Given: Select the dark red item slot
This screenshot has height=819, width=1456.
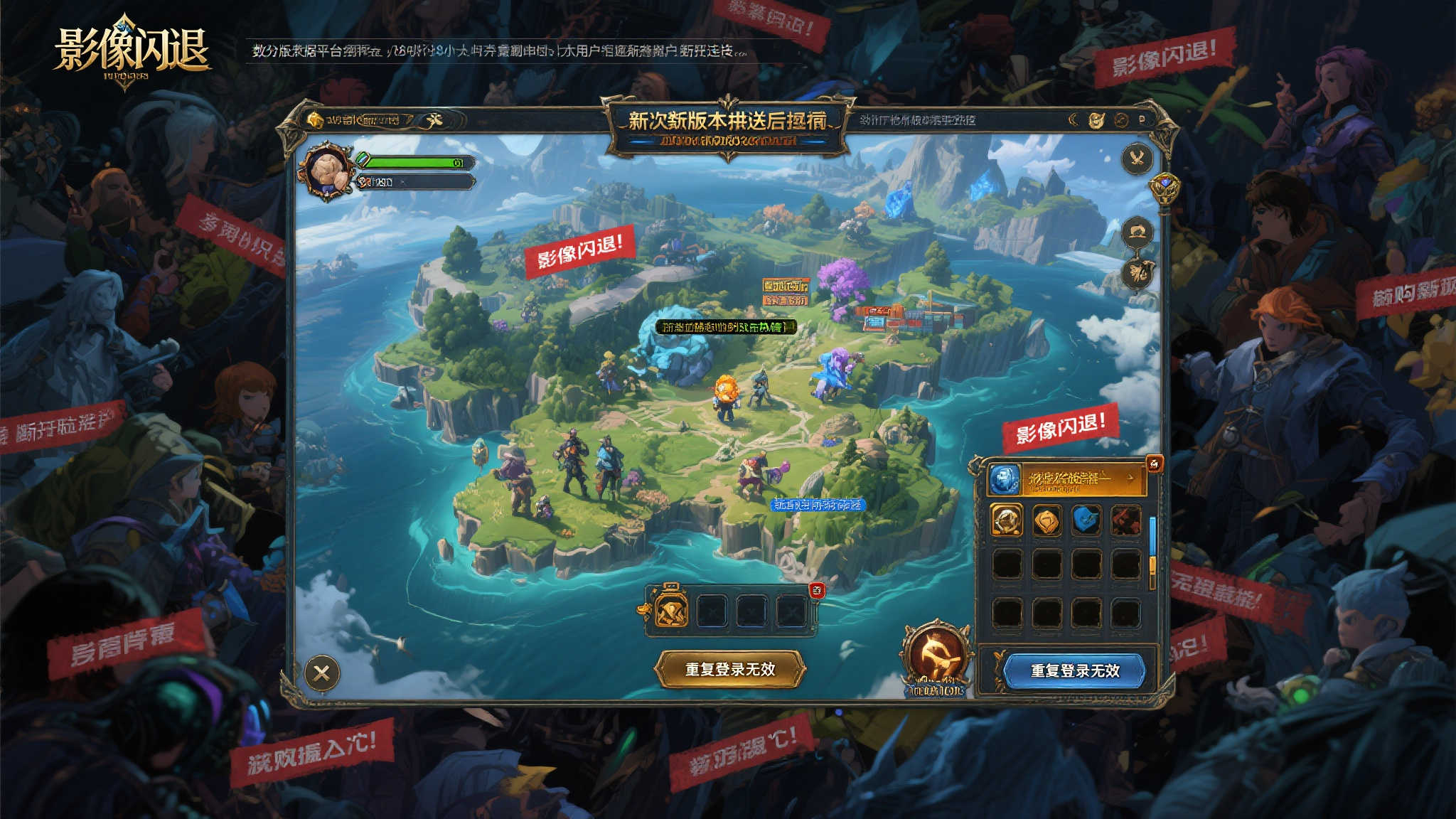Looking at the screenshot, I should (1125, 520).
